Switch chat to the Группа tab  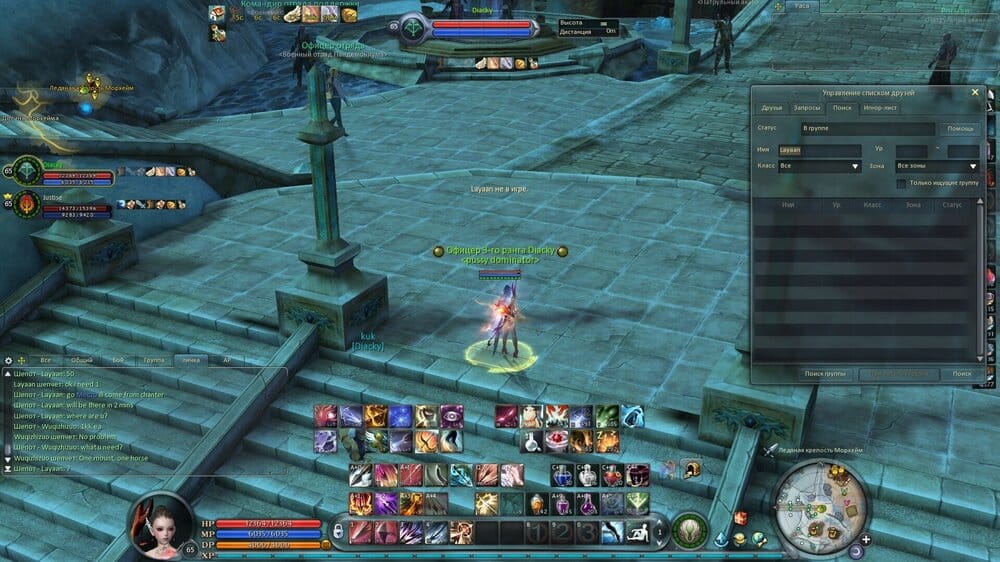tap(154, 360)
